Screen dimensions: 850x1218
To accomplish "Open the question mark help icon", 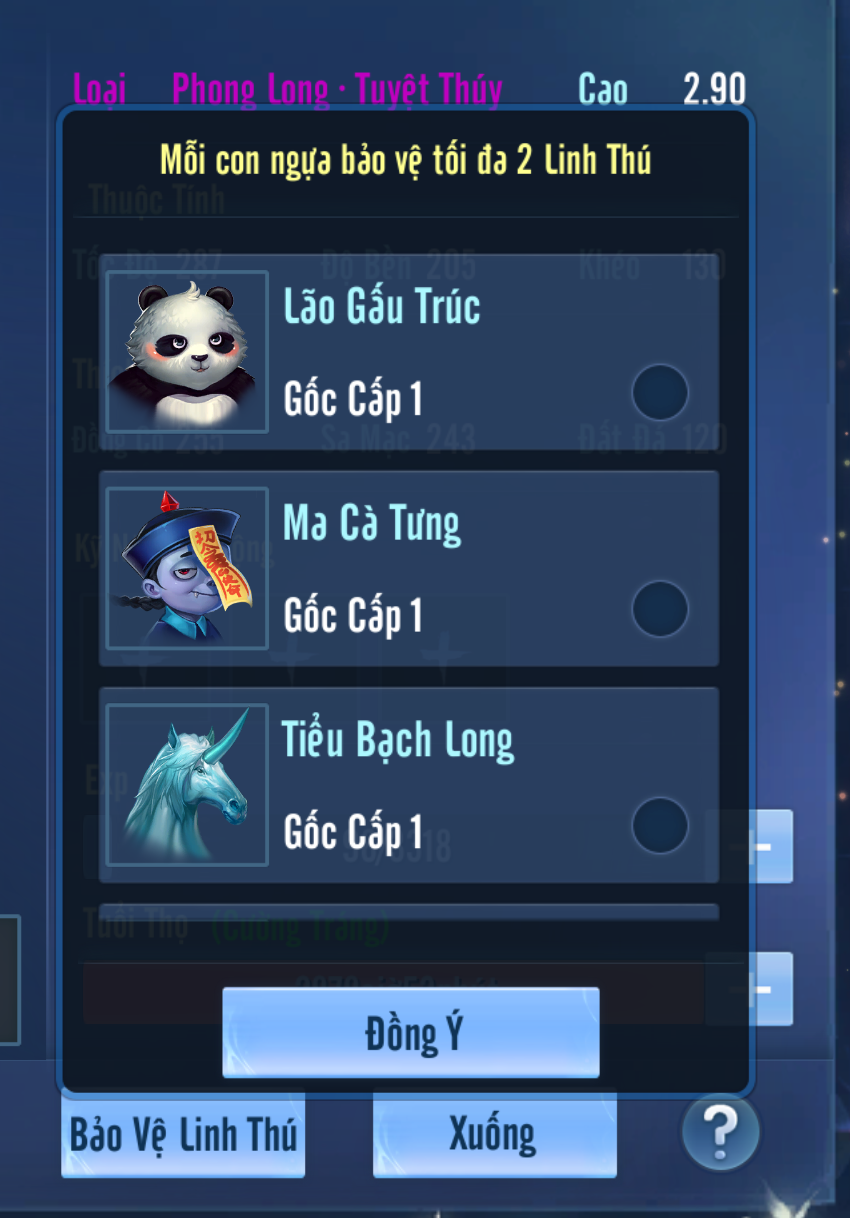I will (720, 1133).
